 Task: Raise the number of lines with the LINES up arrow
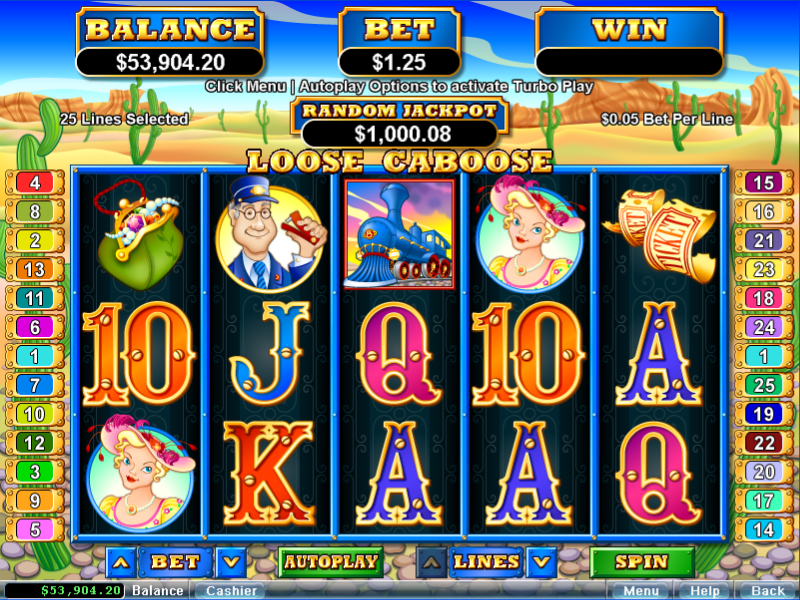click(431, 563)
